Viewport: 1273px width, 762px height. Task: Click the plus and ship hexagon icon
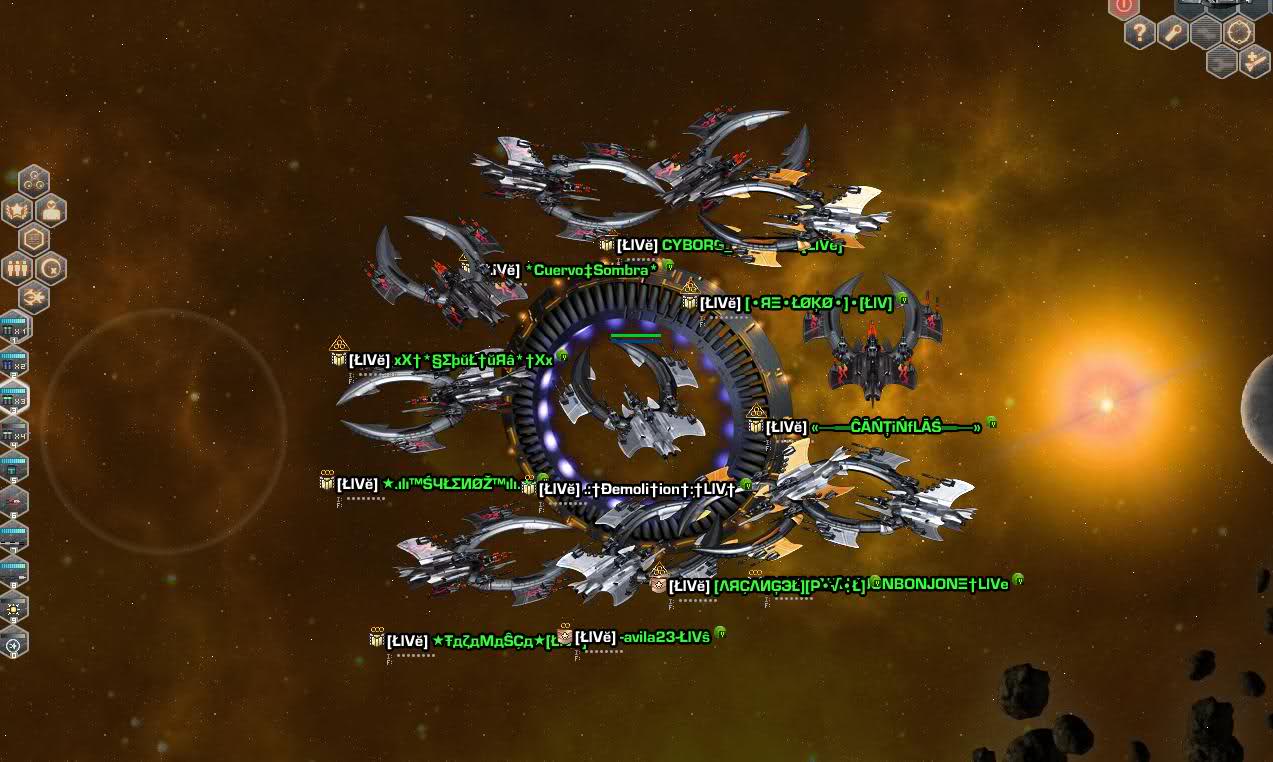[1255, 62]
